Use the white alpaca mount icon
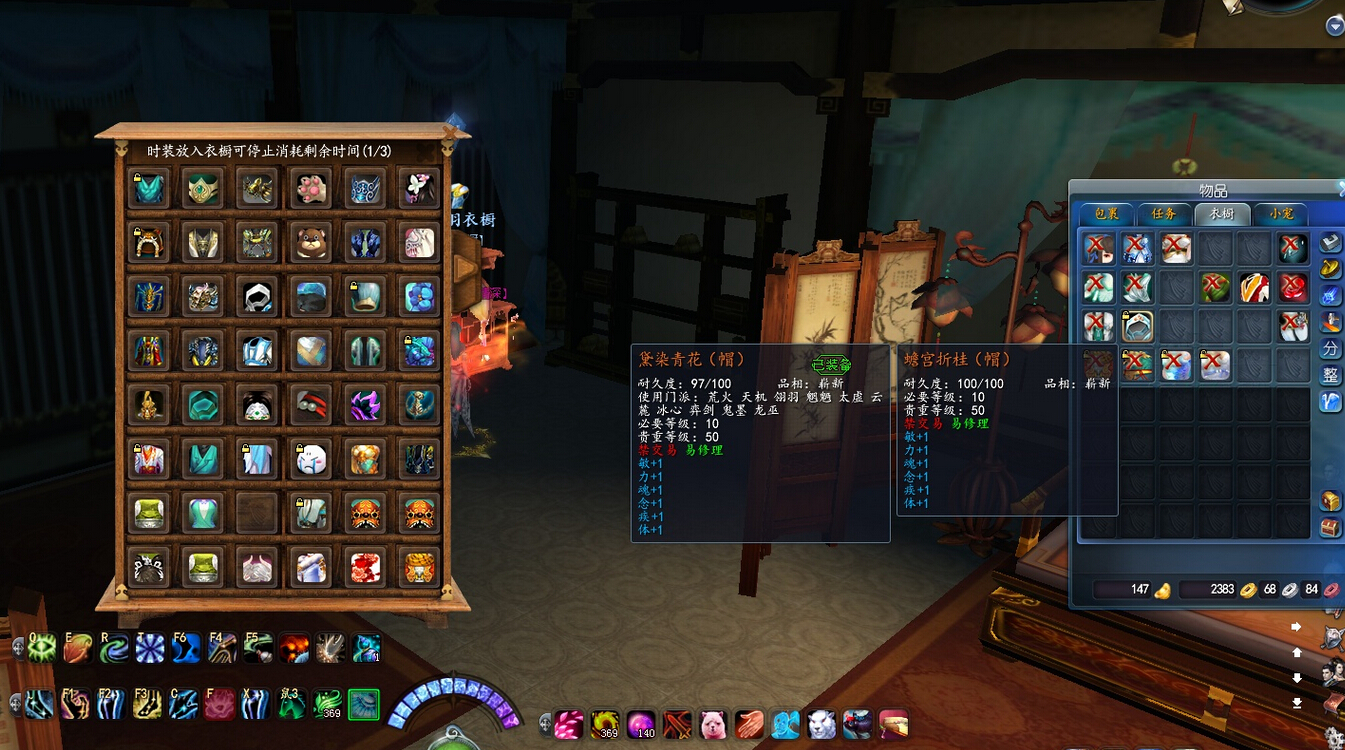 click(x=712, y=724)
